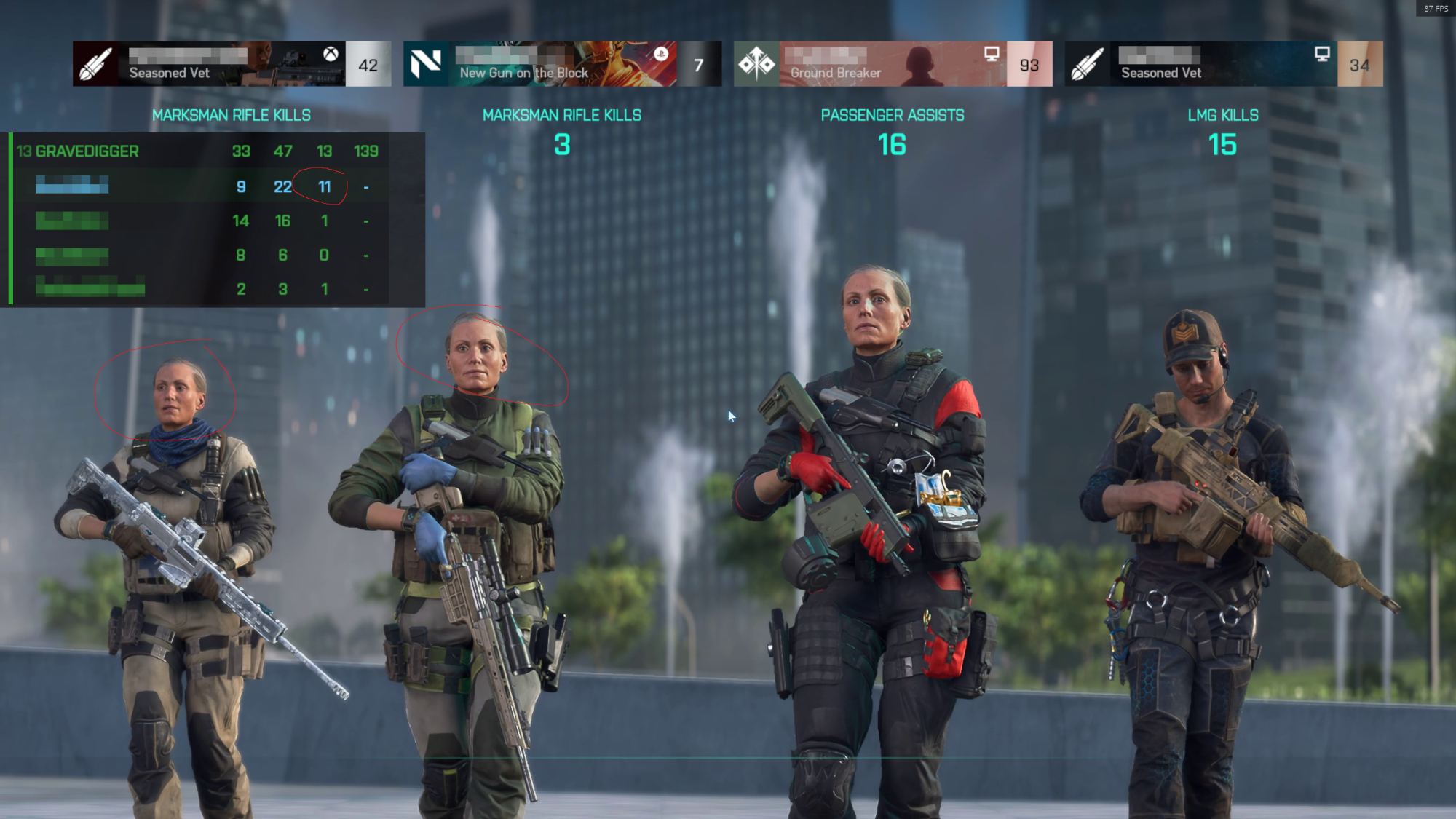Choose the Ground Breaker player card

pos(893,64)
